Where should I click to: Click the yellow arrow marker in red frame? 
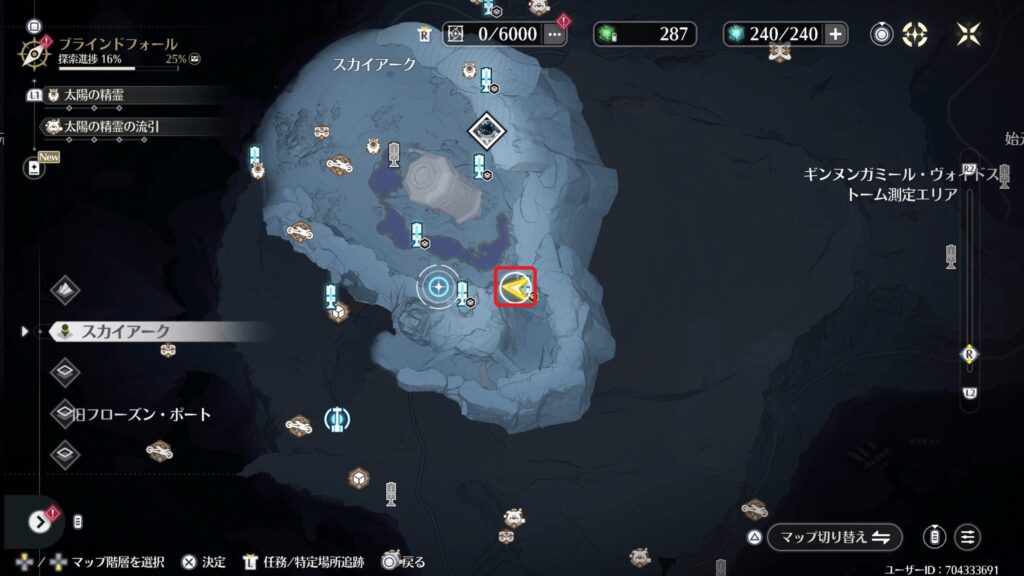(x=517, y=288)
